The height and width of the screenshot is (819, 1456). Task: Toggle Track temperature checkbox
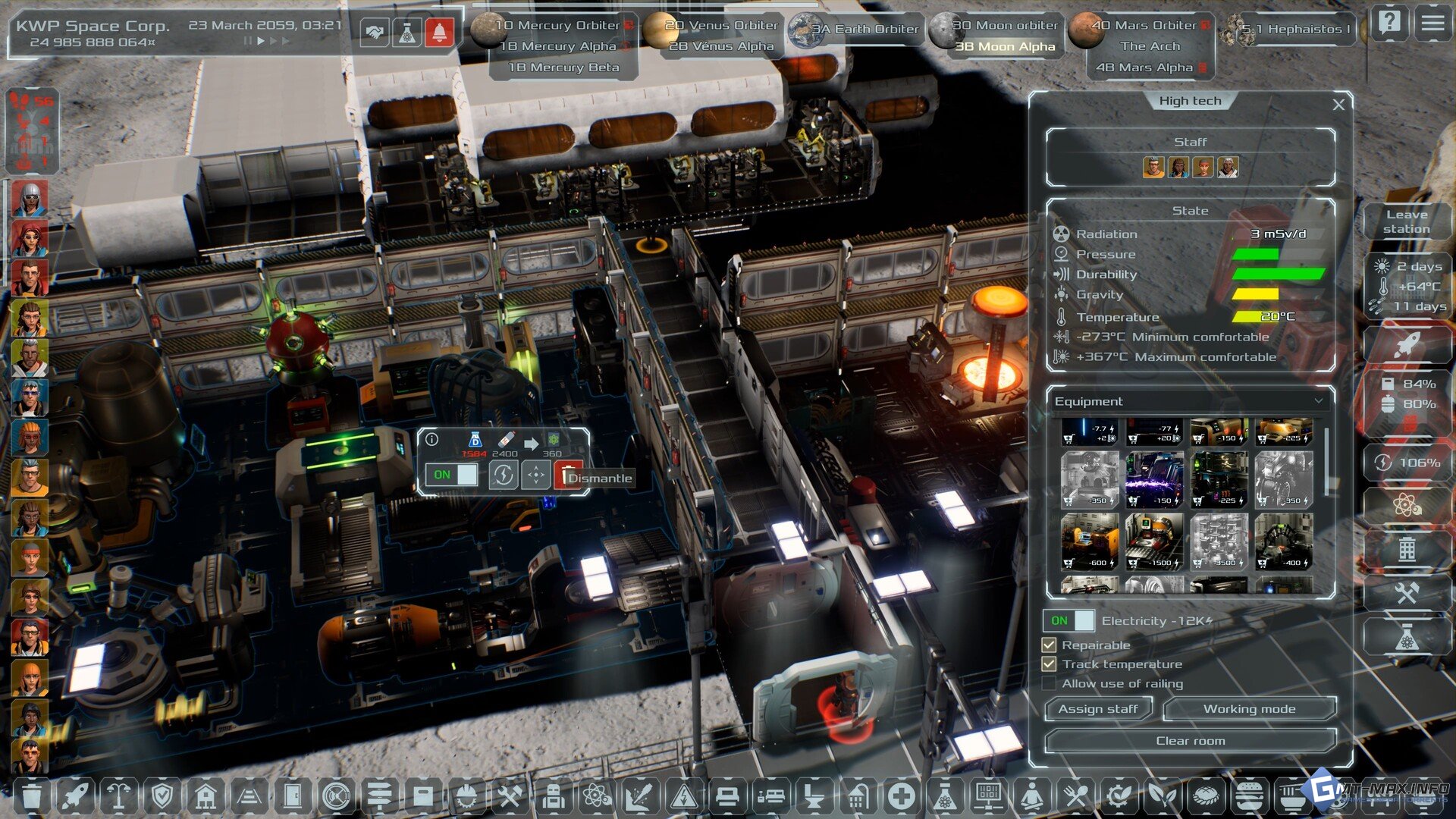pos(1050,664)
